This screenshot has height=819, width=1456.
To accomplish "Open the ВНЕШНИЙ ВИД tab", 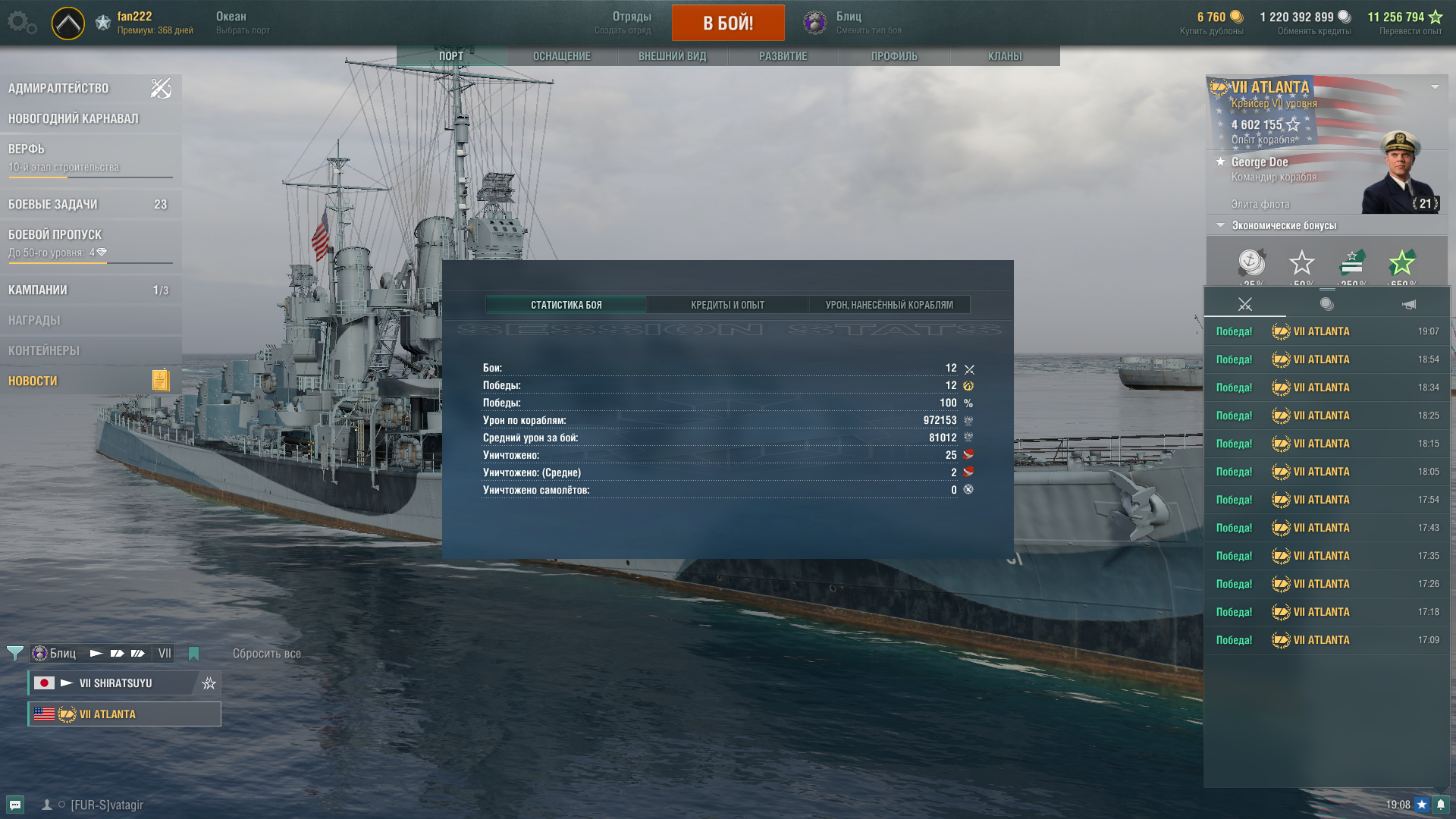I will (672, 56).
